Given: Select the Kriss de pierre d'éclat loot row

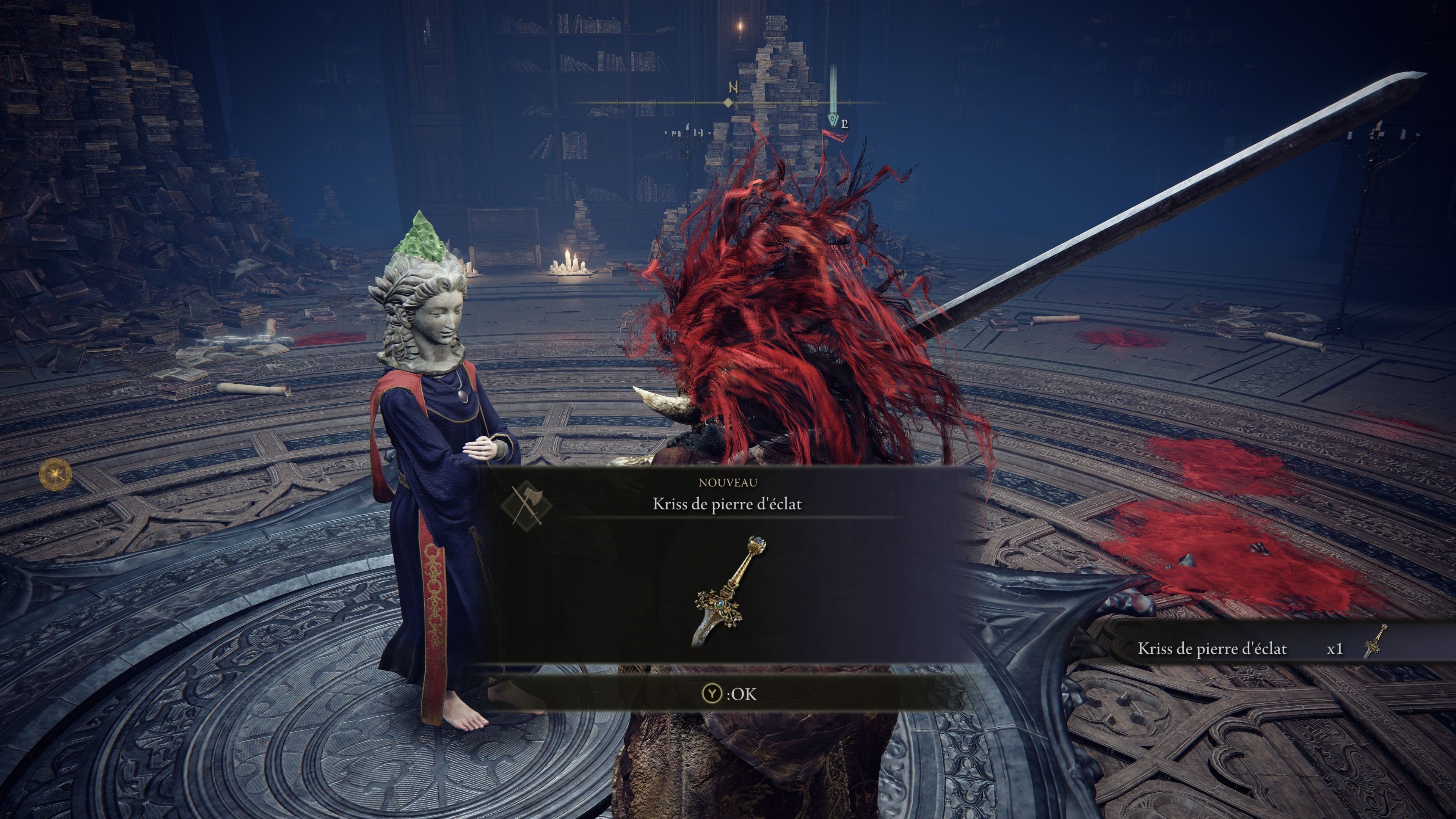Looking at the screenshot, I should point(1260,648).
